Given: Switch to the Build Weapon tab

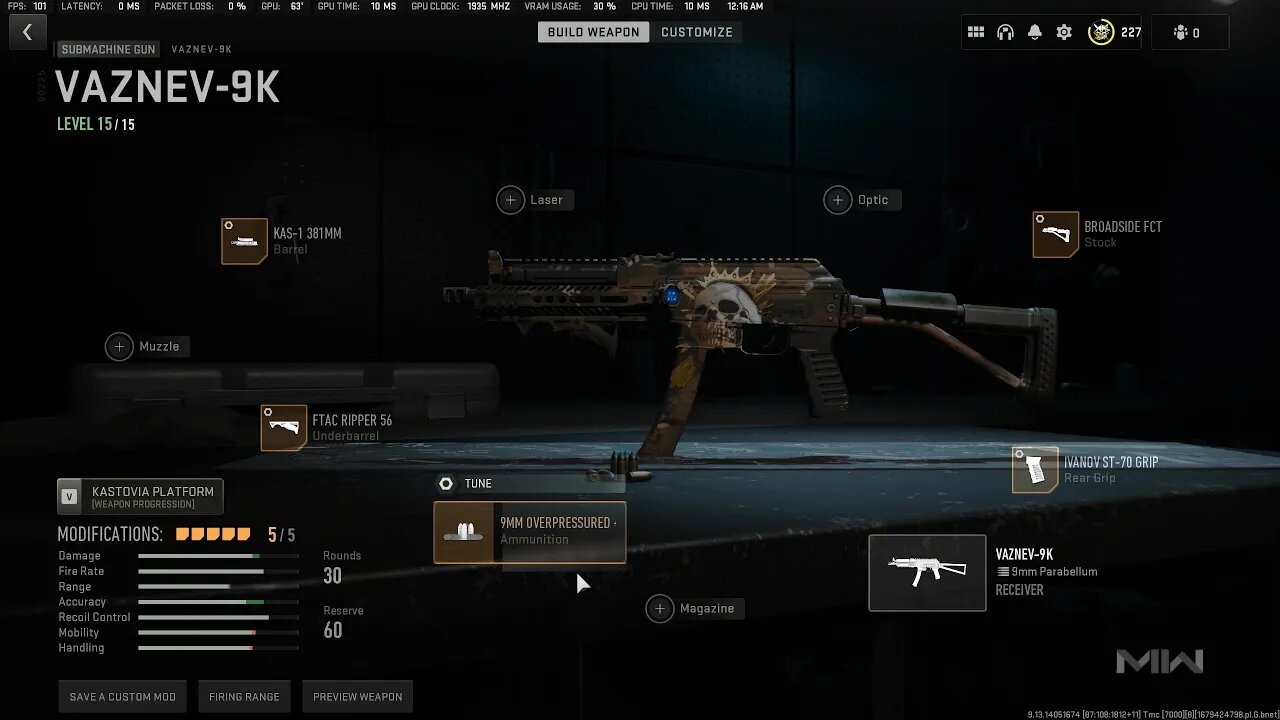Looking at the screenshot, I should pyautogui.click(x=593, y=32).
